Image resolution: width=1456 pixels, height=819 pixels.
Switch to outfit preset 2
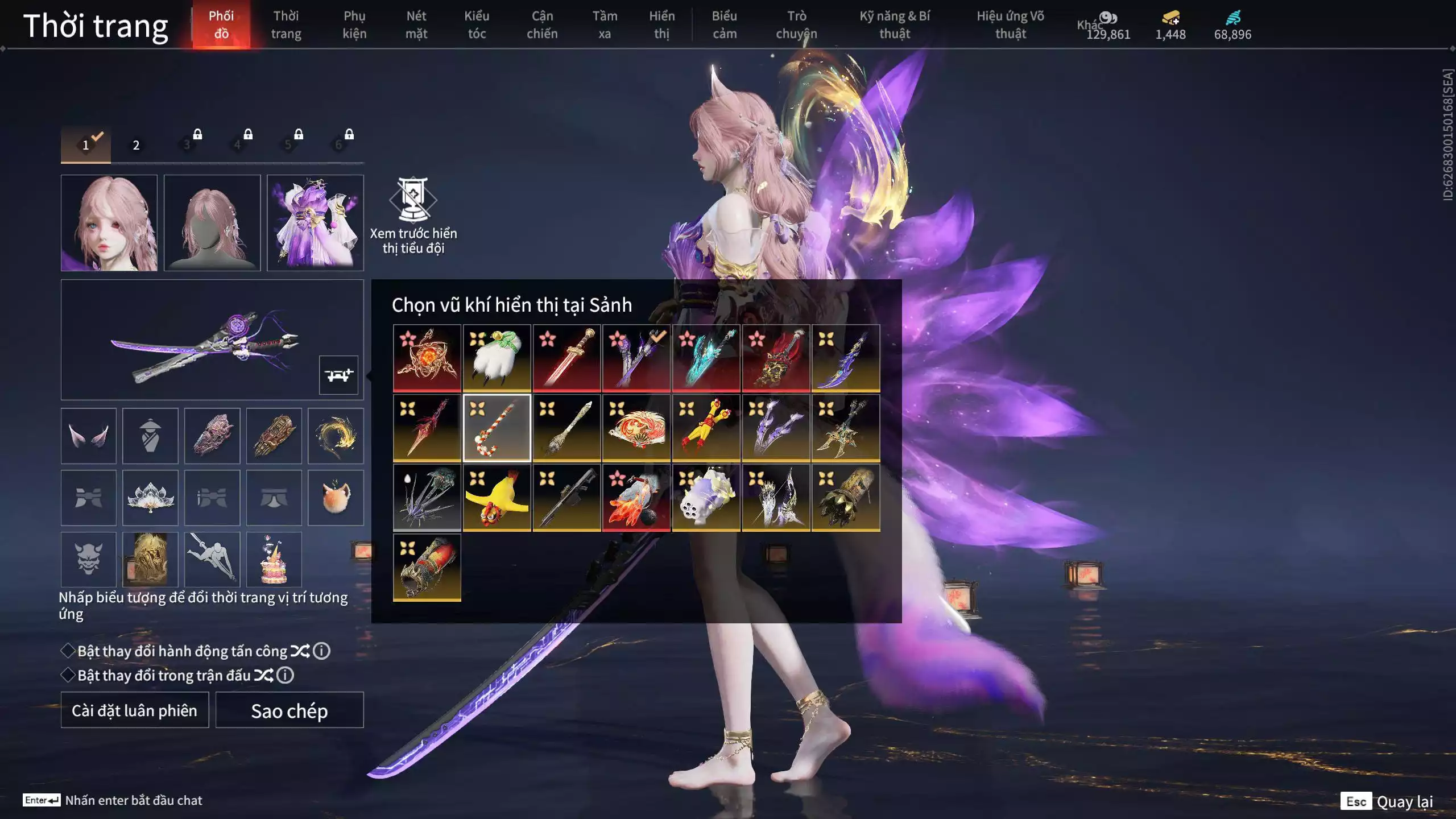[x=136, y=145]
